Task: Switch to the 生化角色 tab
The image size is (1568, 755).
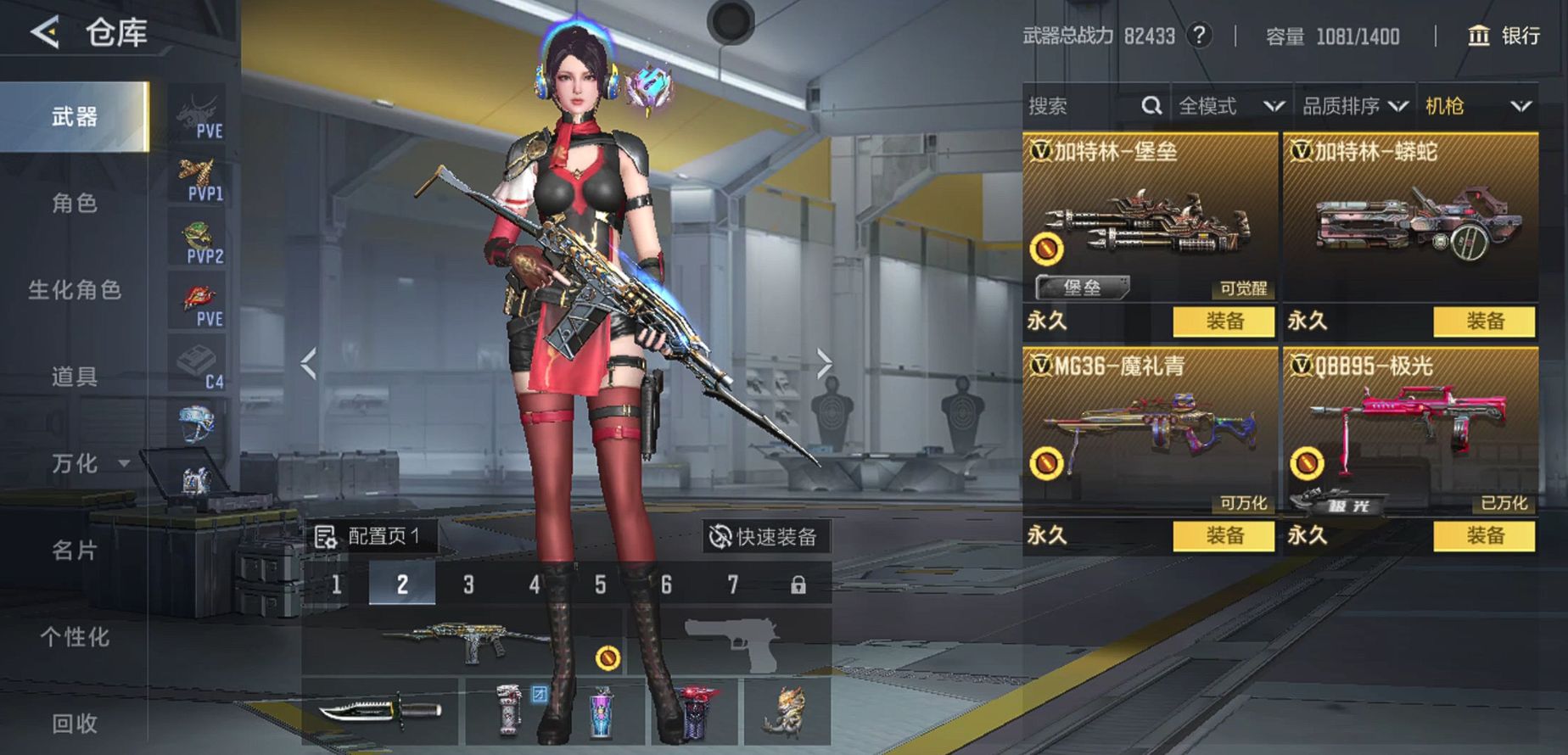Action: (75, 290)
